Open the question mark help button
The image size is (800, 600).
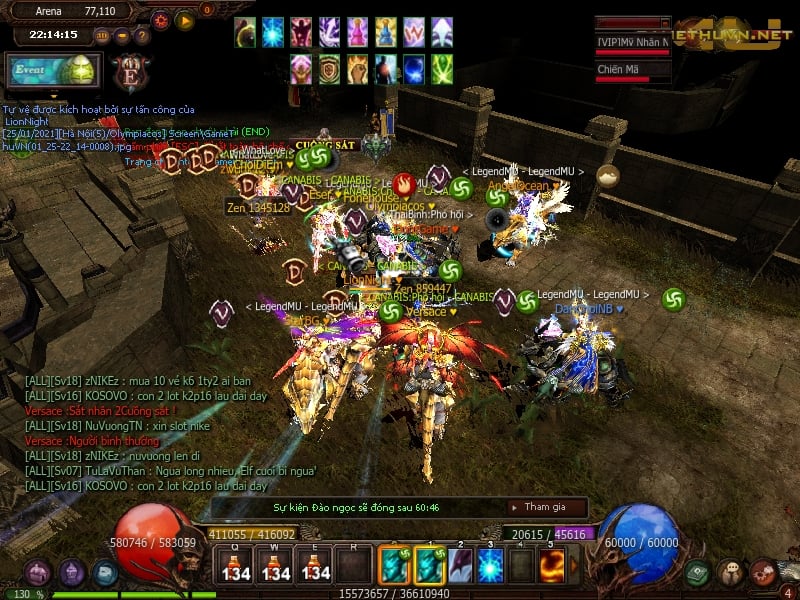click(x=142, y=36)
